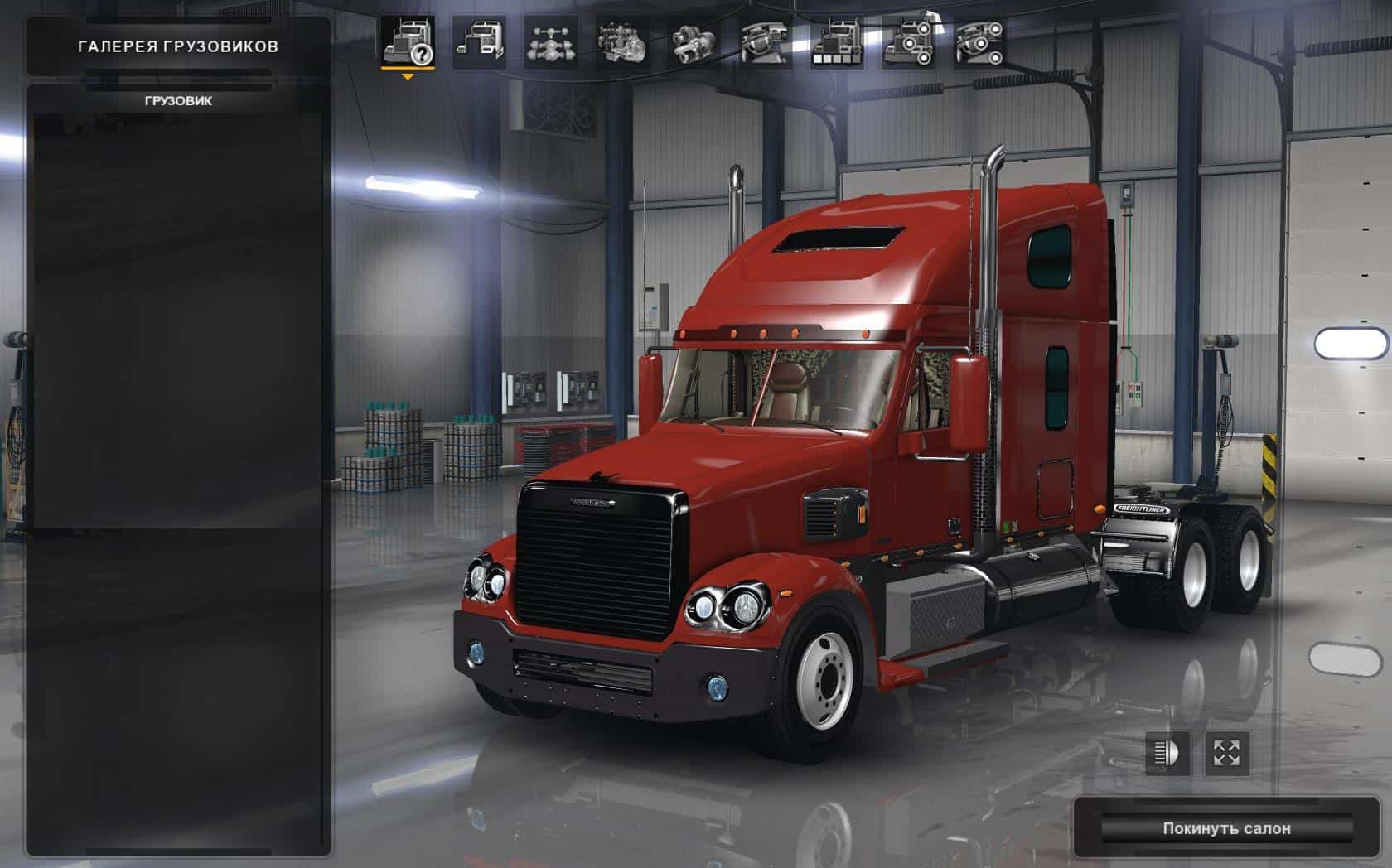Switch to the axle drivetrain category

point(550,41)
